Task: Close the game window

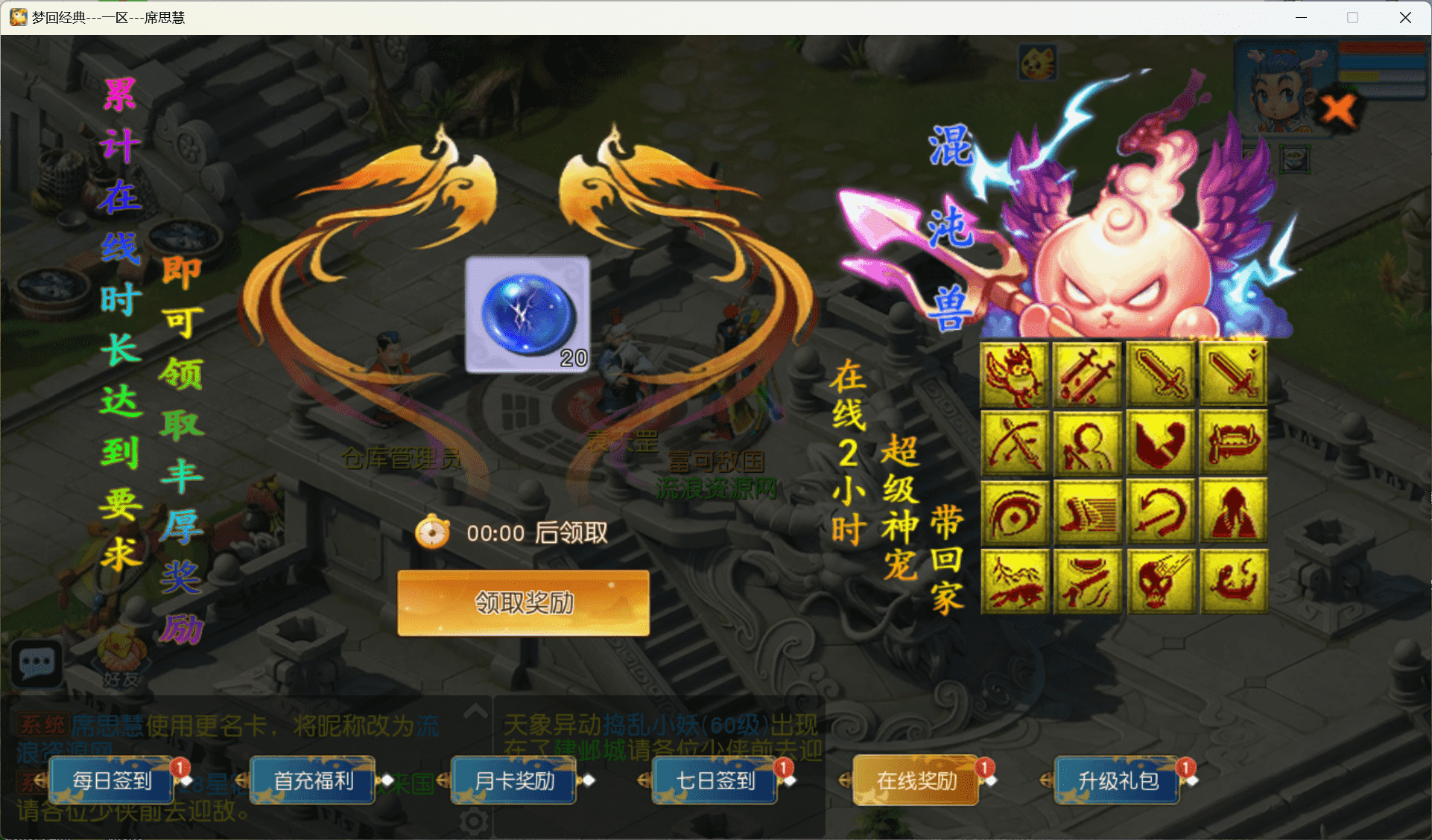Action: 1405,17
